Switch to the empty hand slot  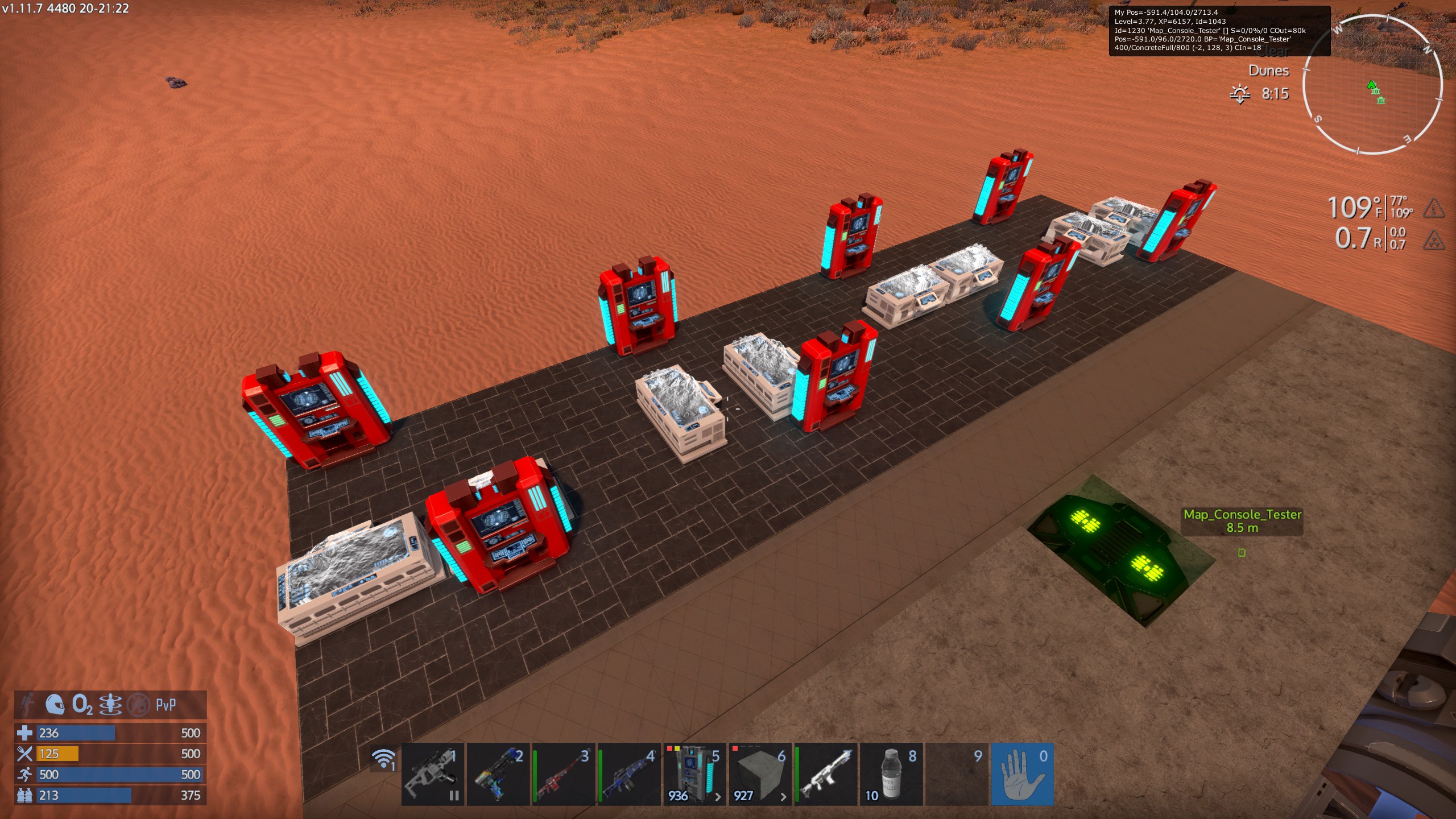1022,774
